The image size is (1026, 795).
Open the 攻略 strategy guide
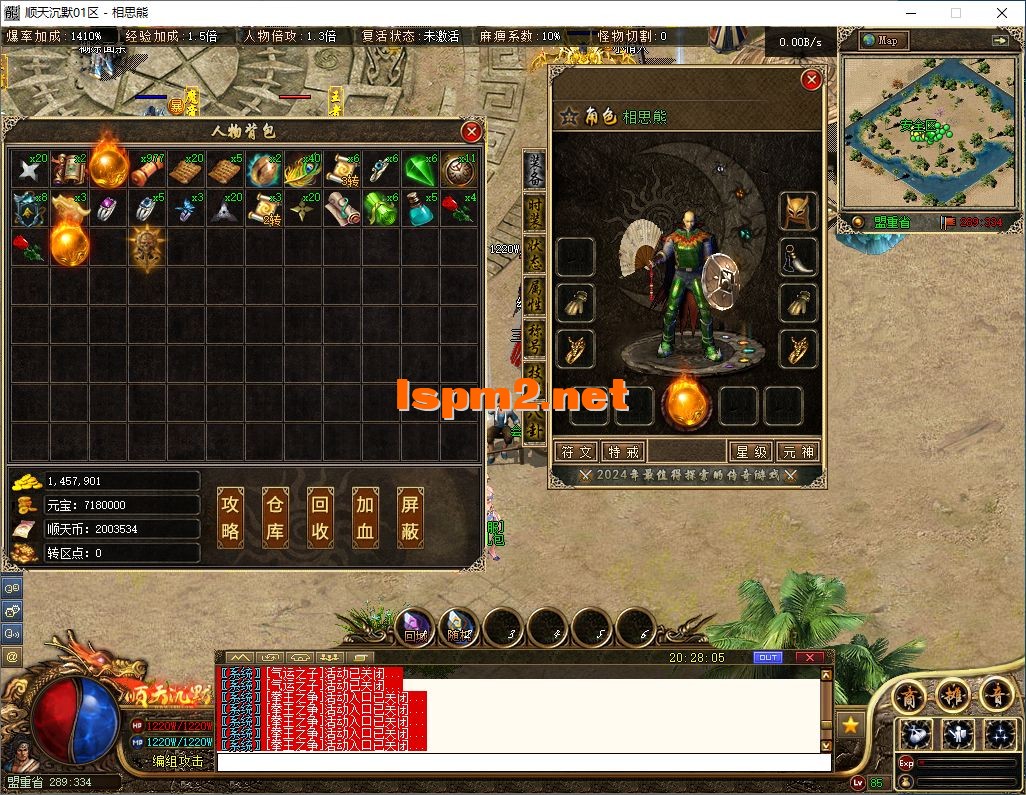(231, 518)
